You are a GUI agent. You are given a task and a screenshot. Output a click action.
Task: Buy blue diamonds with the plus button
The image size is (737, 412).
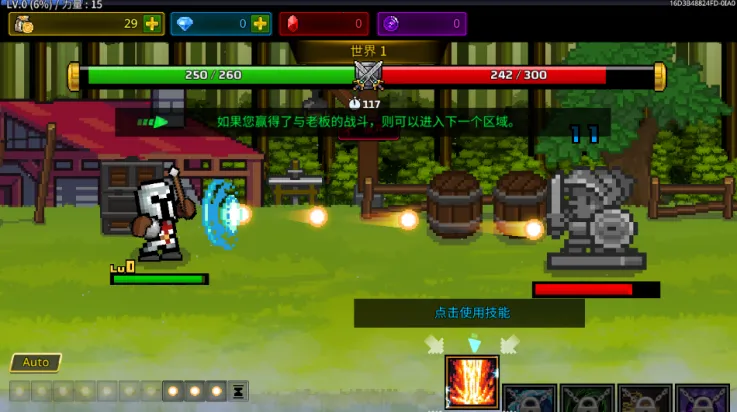pyautogui.click(x=260, y=23)
